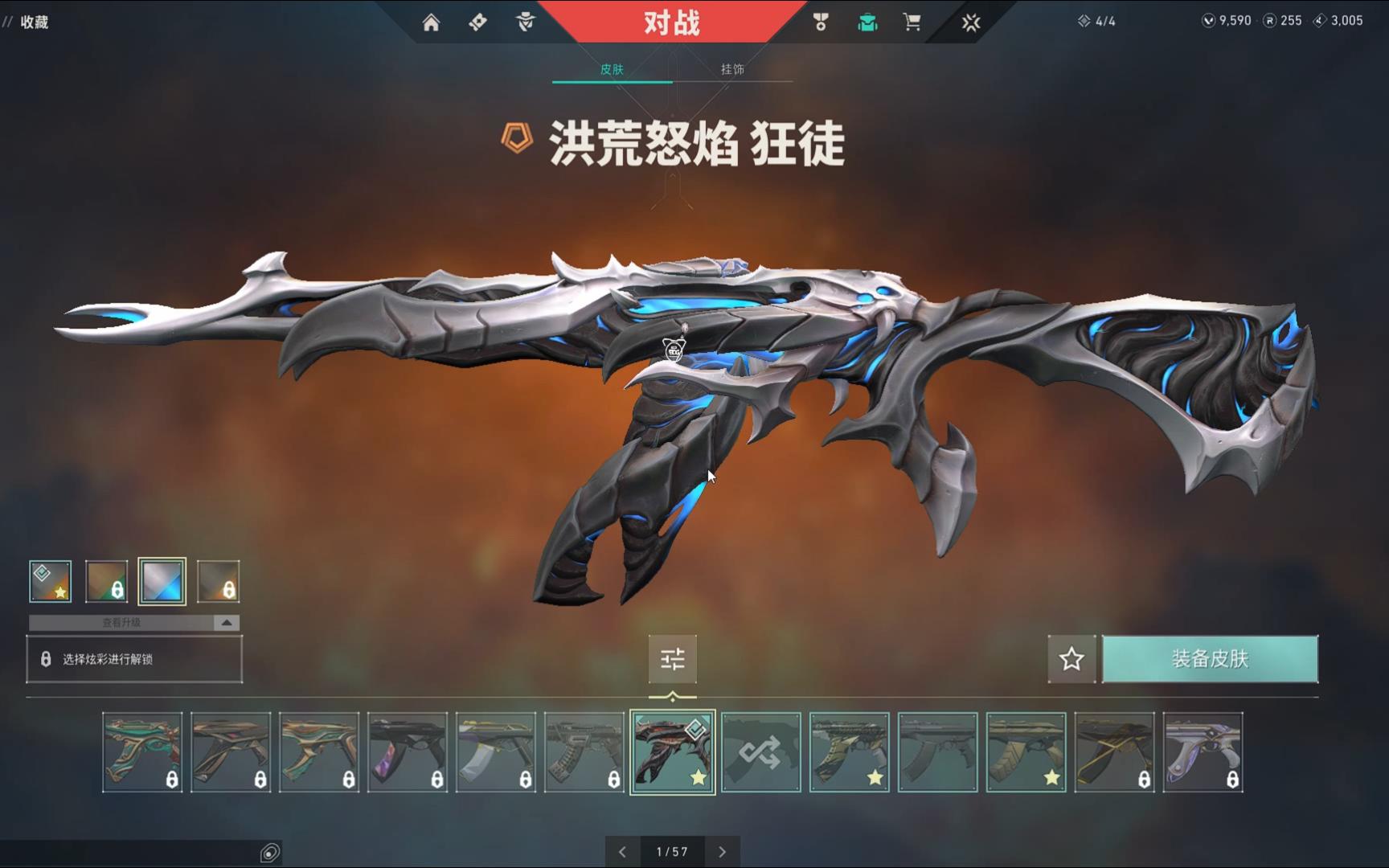Image resolution: width=1389 pixels, height=868 pixels.
Task: Open the home screen via house icon
Action: pos(431,23)
